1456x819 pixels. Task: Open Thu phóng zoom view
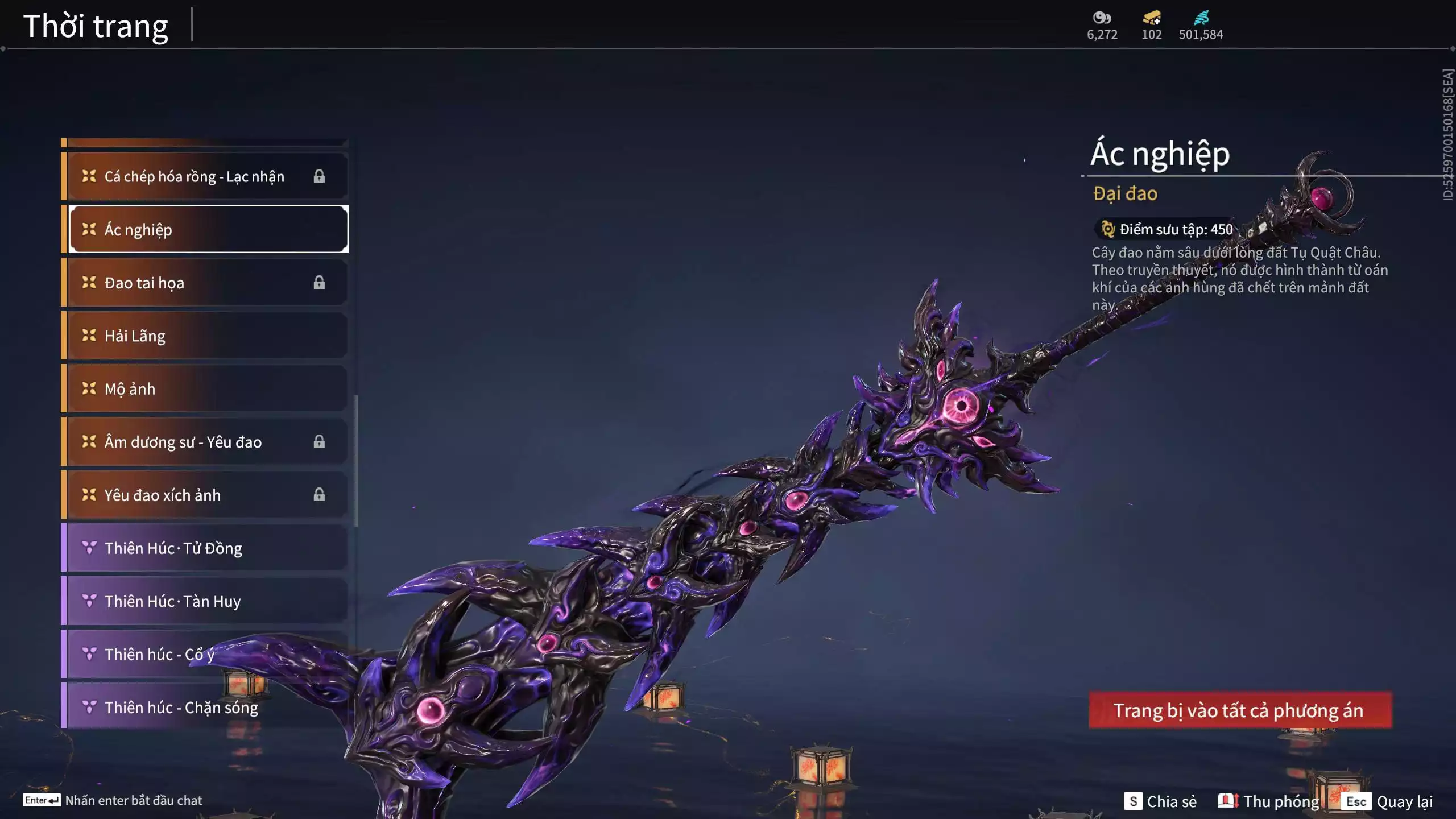point(1268,801)
